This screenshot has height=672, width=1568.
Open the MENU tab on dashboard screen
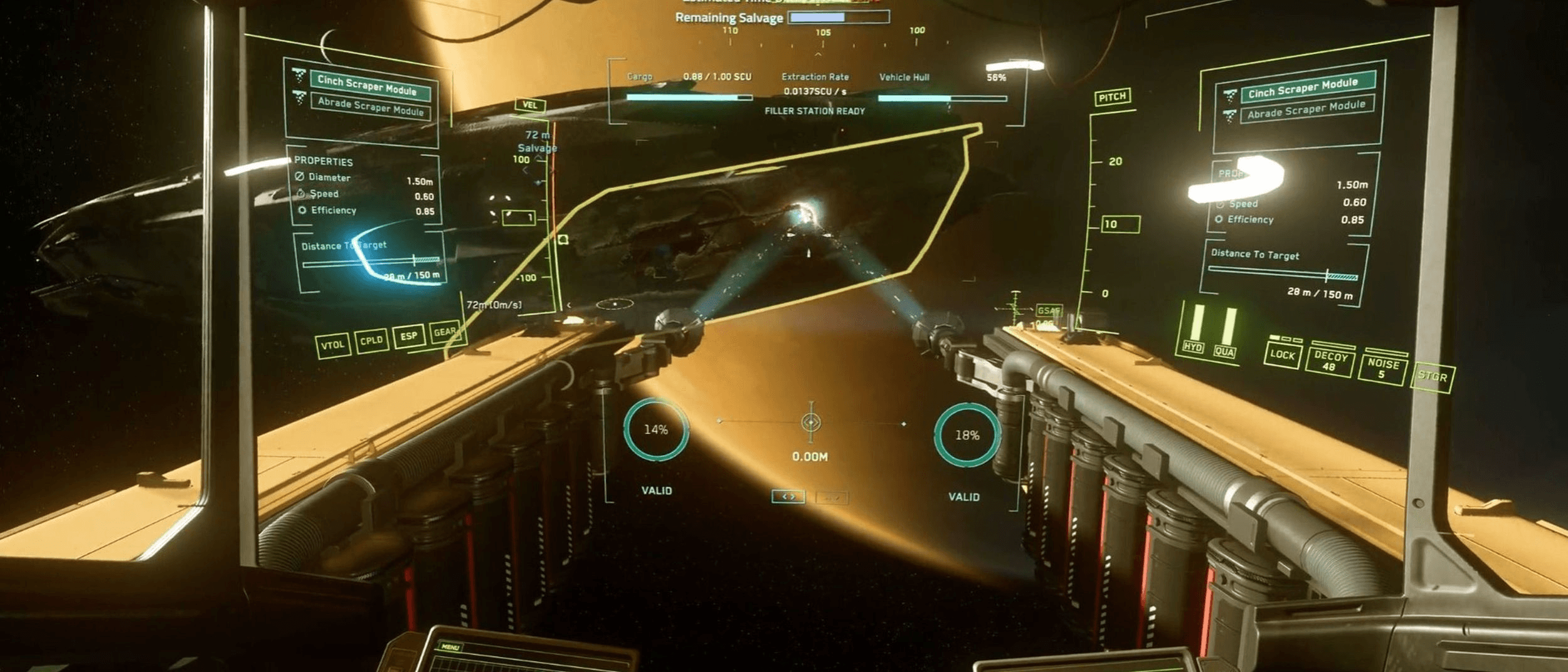(x=450, y=646)
